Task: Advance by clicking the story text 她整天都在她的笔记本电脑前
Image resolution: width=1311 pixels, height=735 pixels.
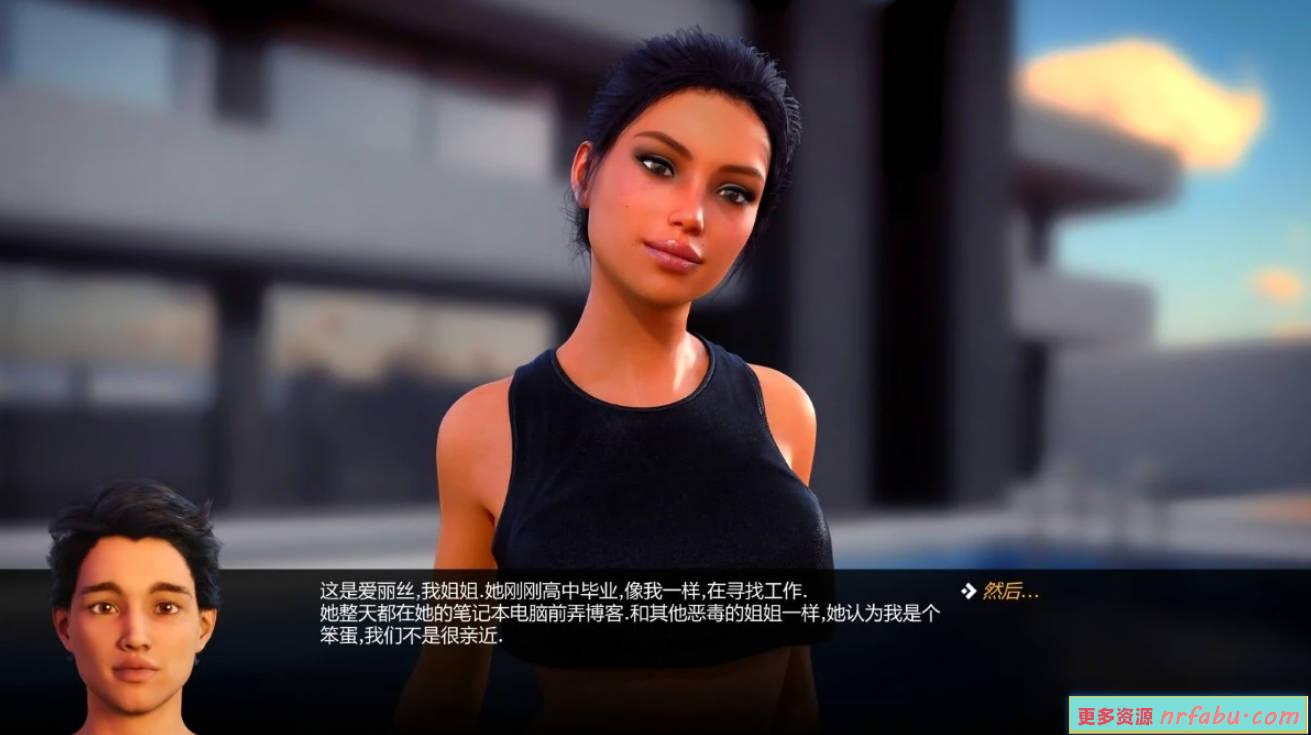Action: (440, 615)
